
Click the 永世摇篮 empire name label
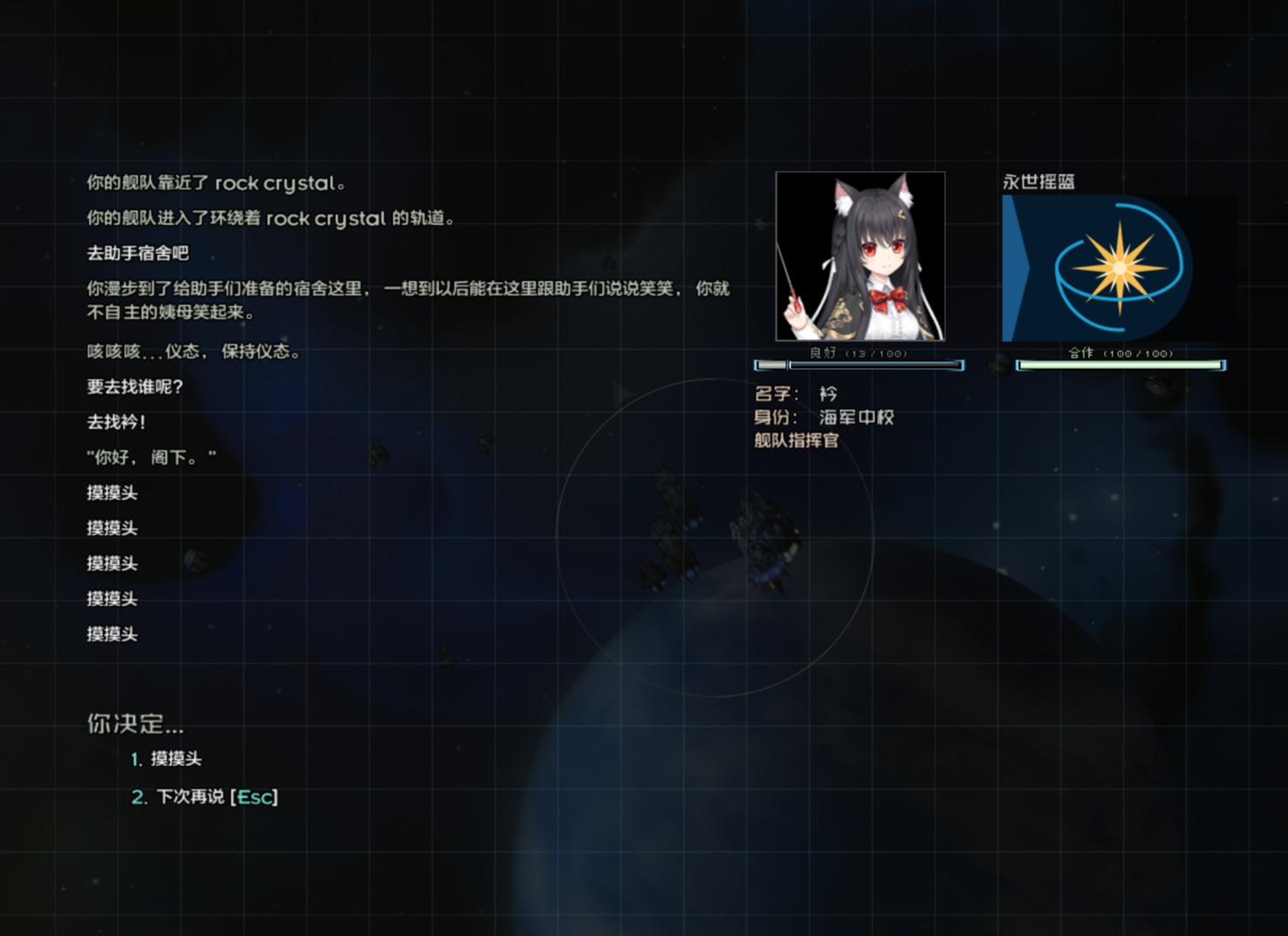click(1039, 181)
